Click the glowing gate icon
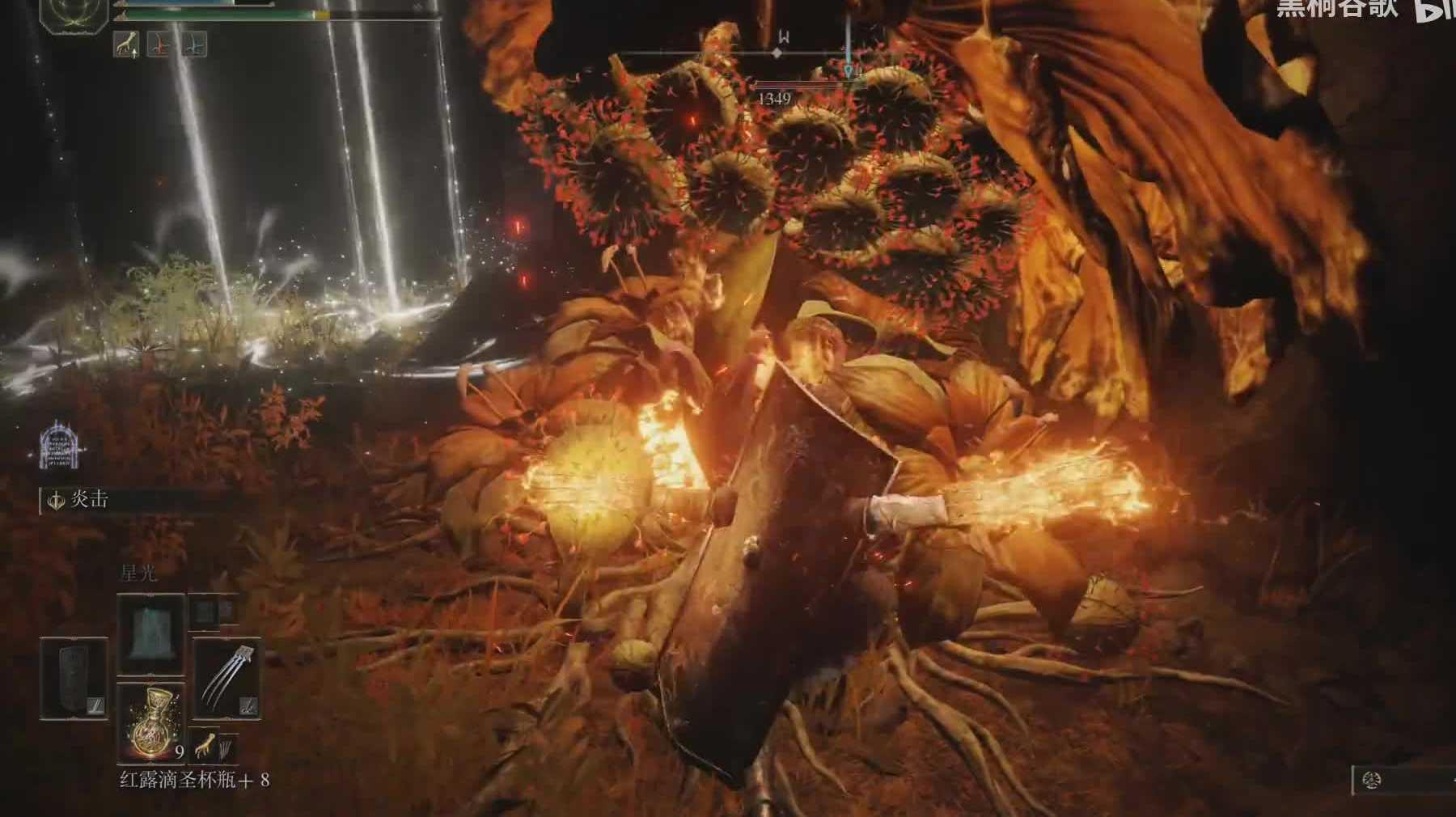The image size is (1456, 817). (x=58, y=445)
